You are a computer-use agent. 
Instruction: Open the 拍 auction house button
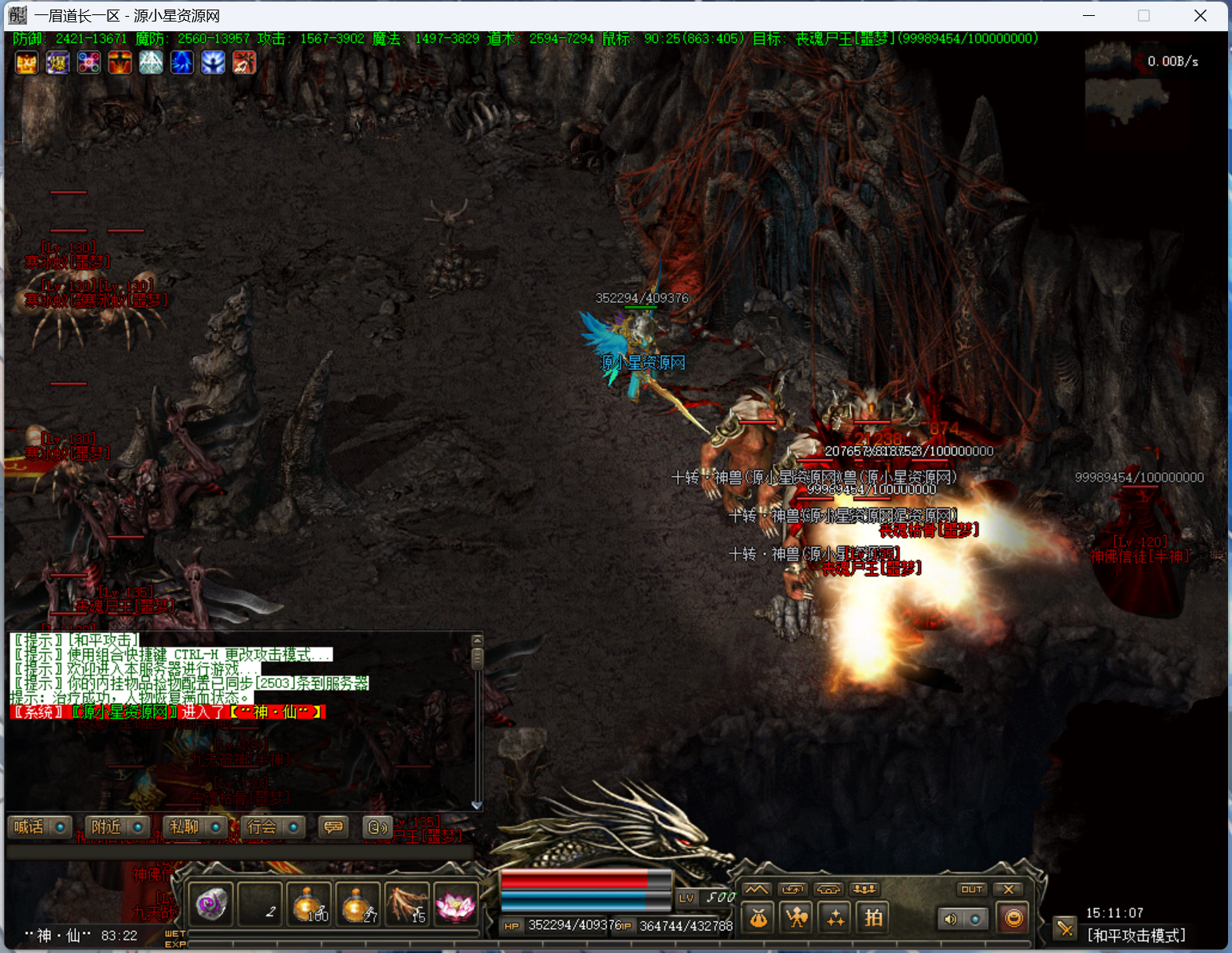pos(874,919)
